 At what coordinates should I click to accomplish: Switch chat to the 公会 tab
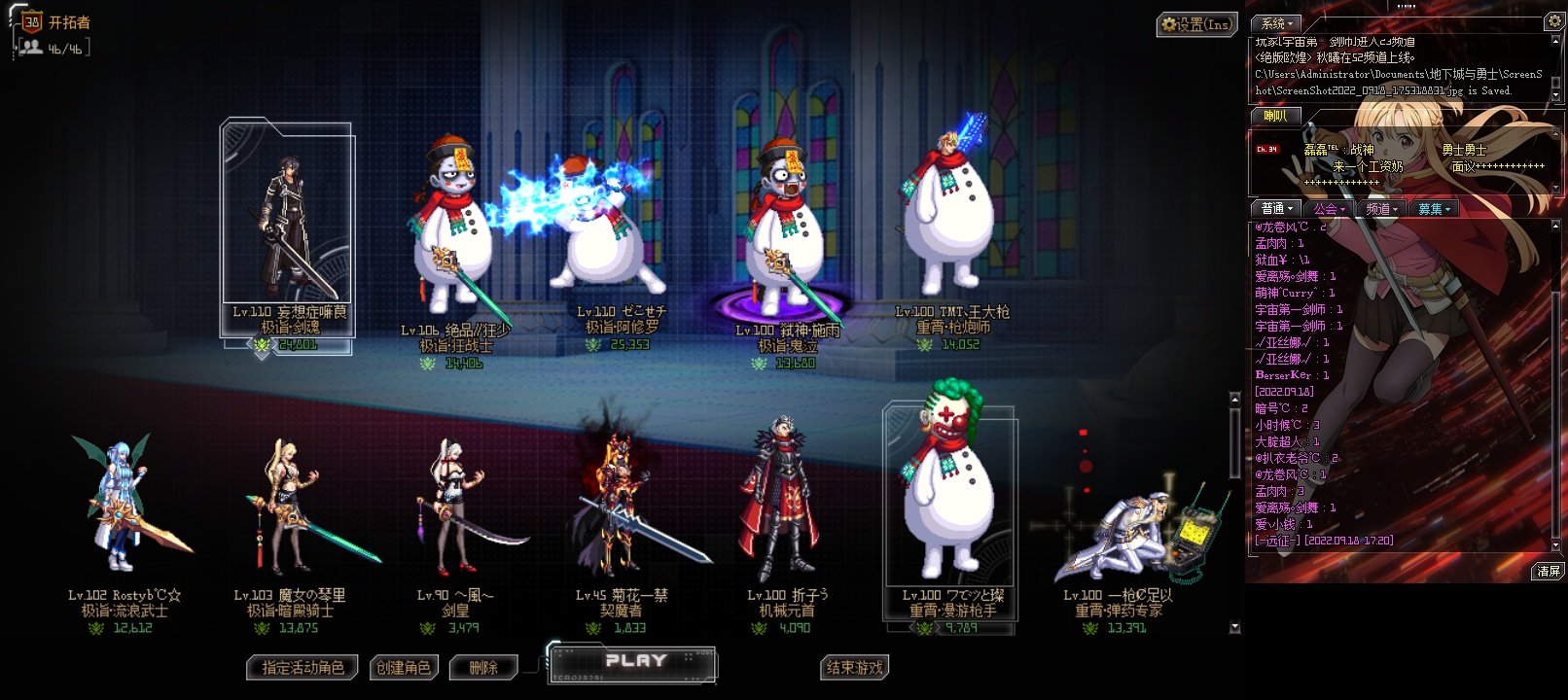tap(1329, 209)
